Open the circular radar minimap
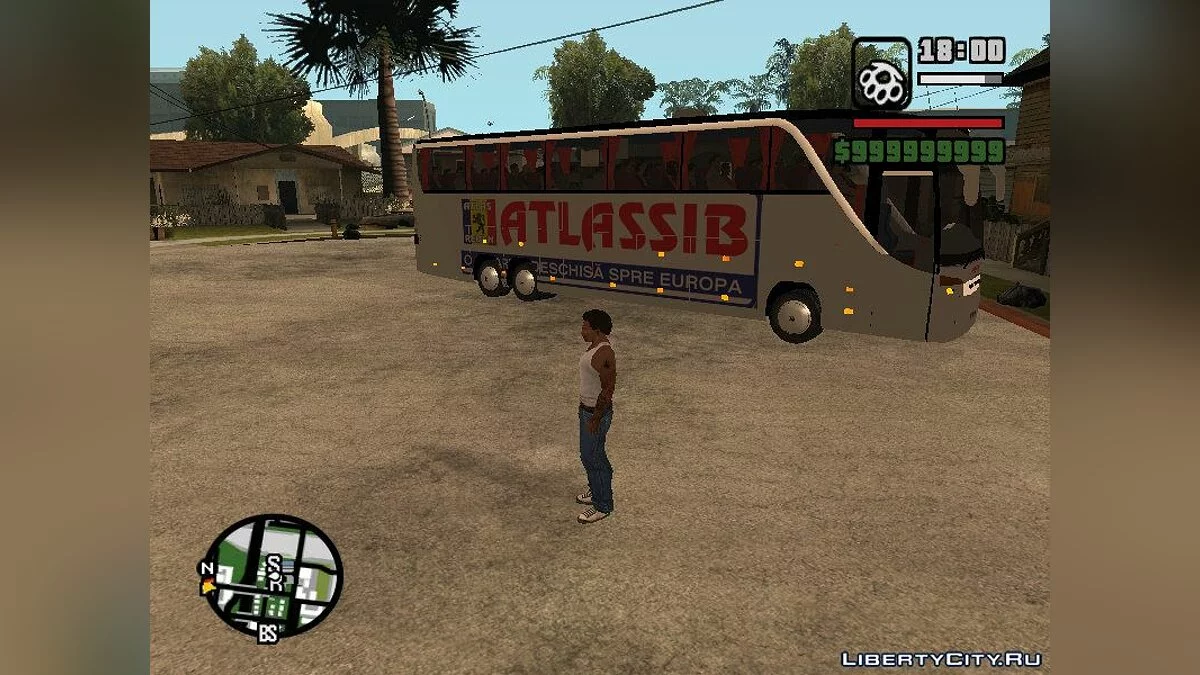Viewport: 1200px width, 675px height. (273, 575)
